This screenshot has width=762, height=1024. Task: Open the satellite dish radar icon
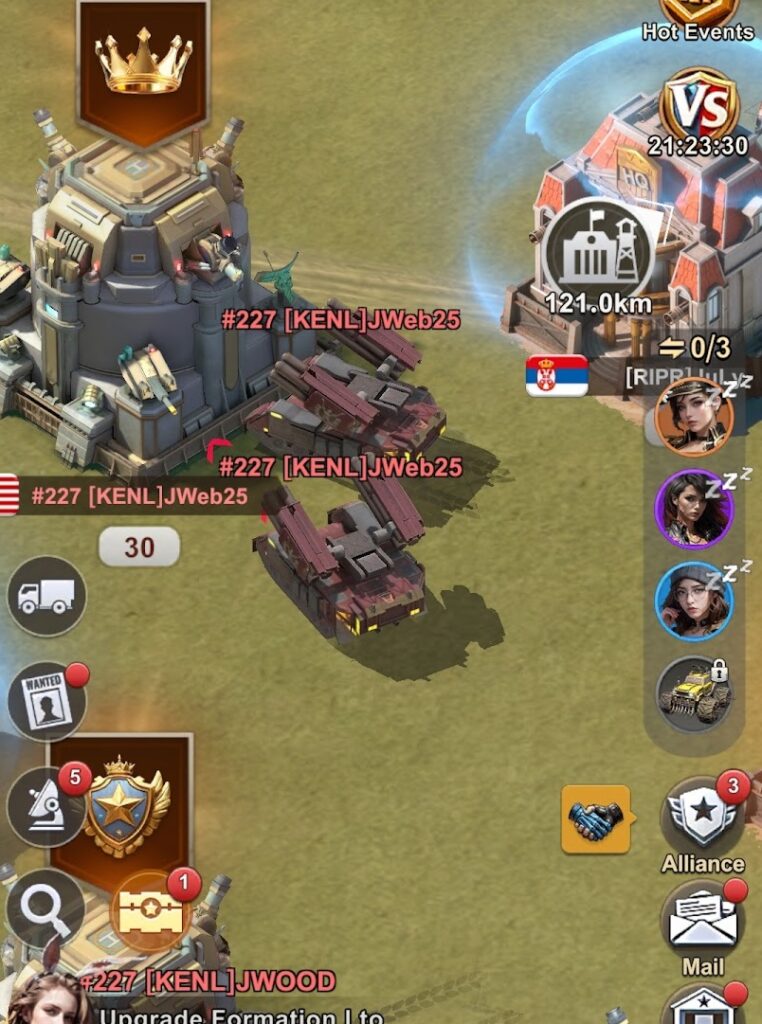coord(45,806)
